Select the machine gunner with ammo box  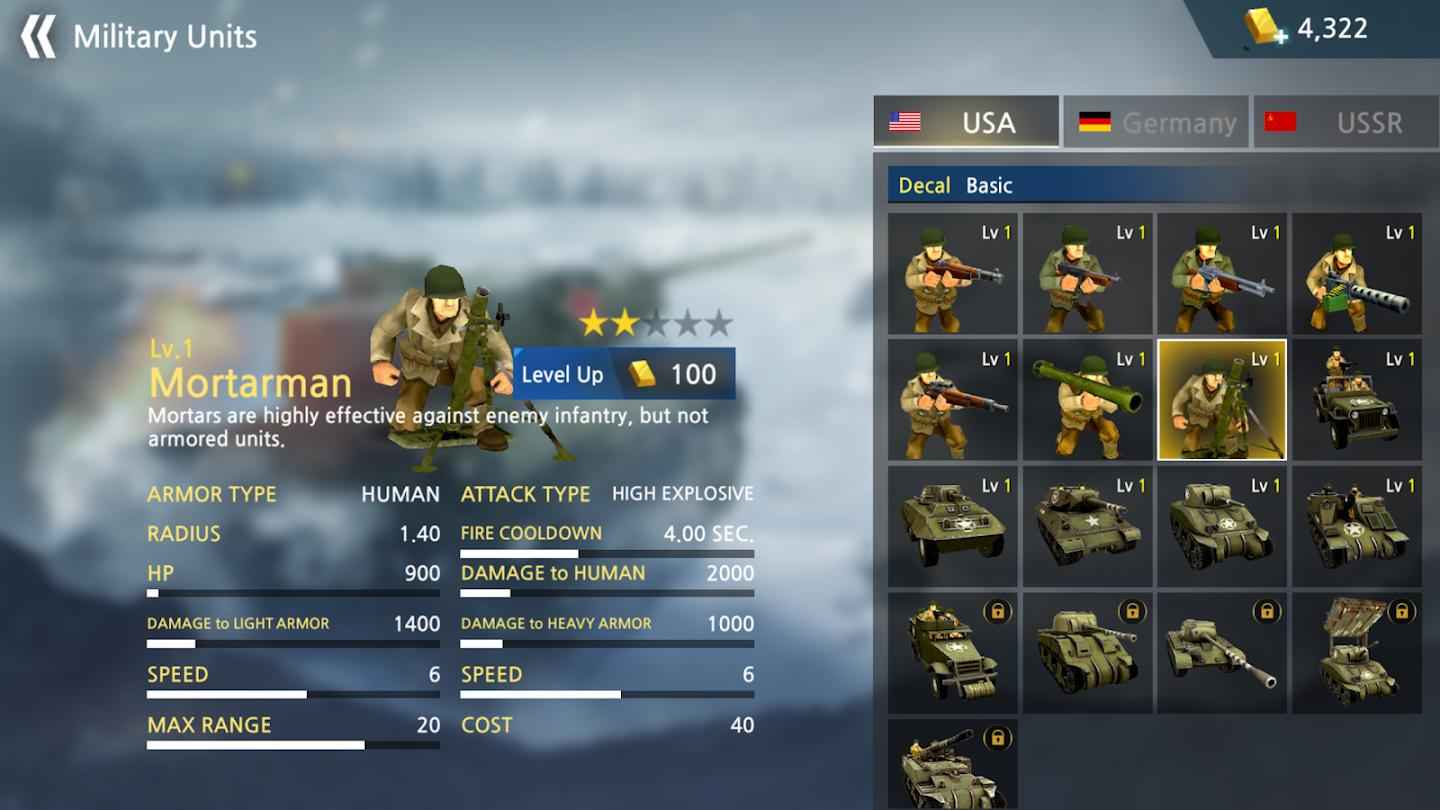[1356, 273]
